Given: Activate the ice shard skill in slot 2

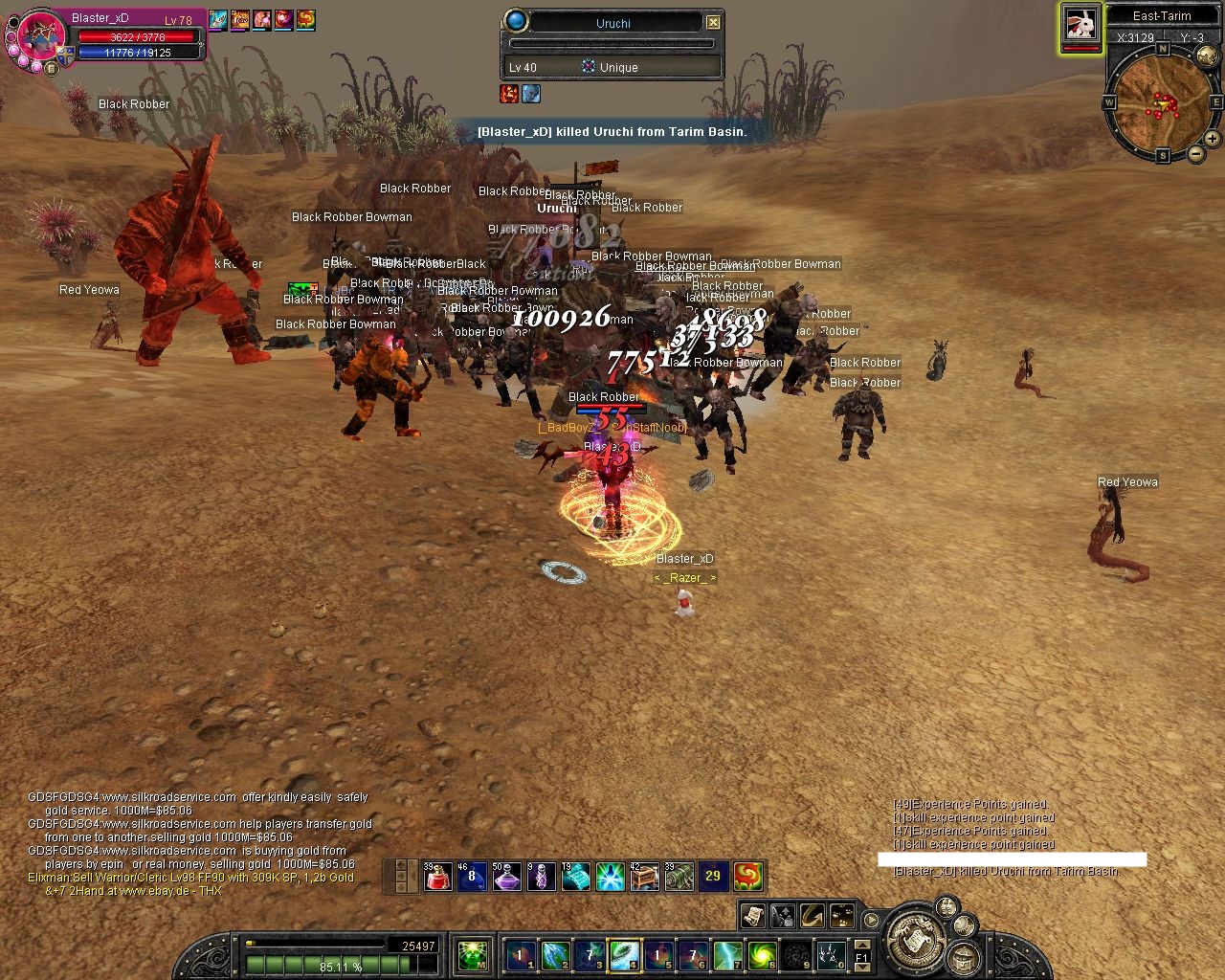Looking at the screenshot, I should [x=555, y=955].
